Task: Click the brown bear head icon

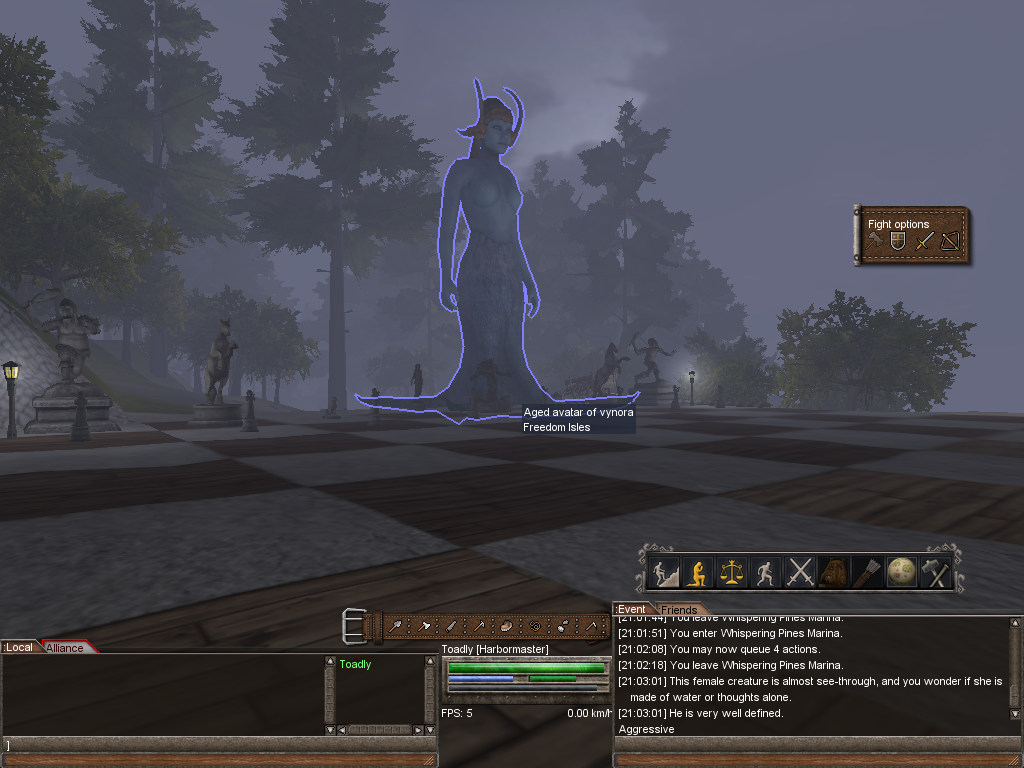Action: tap(834, 573)
